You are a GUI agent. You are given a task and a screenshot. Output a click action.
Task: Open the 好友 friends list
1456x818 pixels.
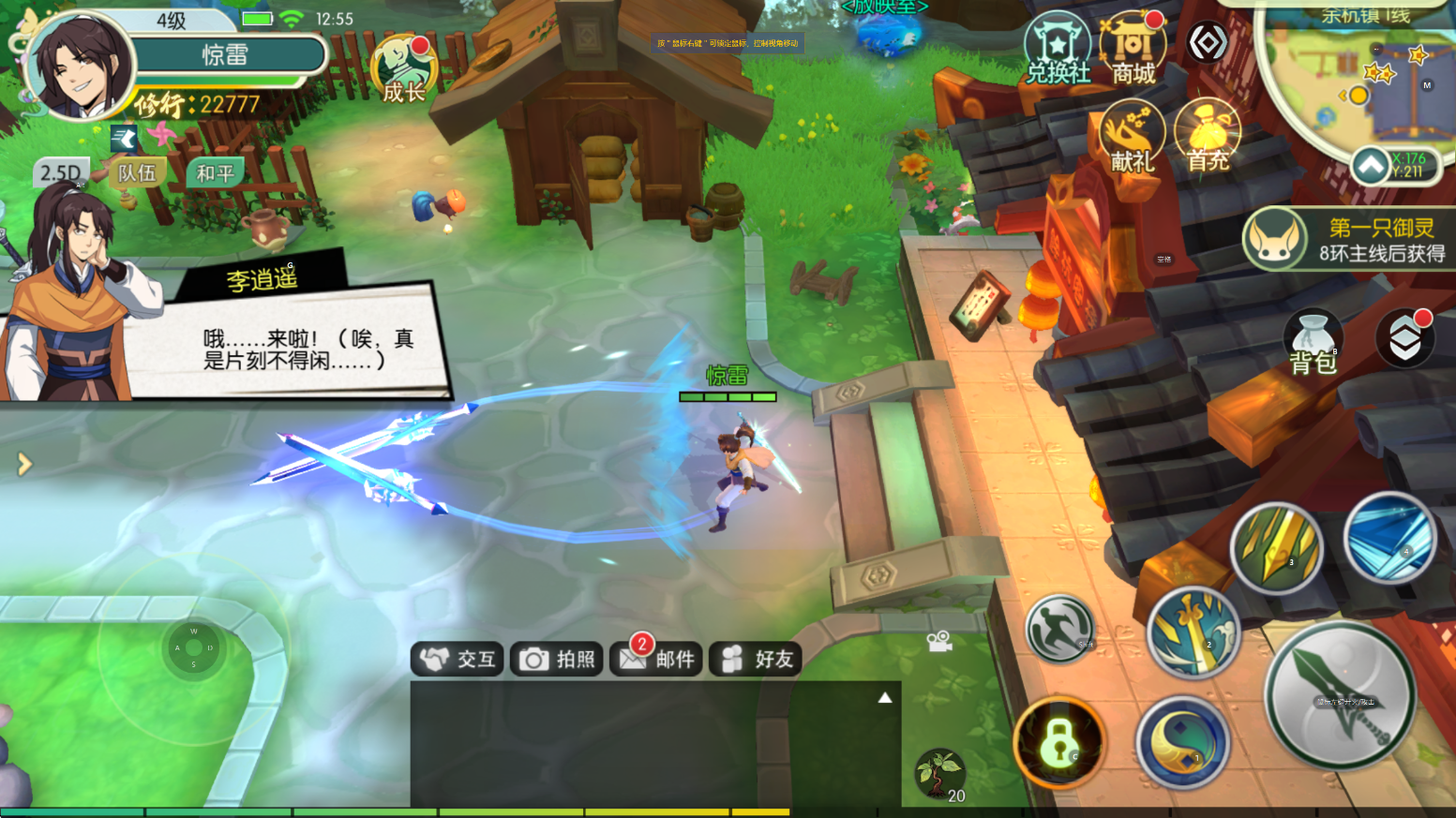(x=757, y=660)
